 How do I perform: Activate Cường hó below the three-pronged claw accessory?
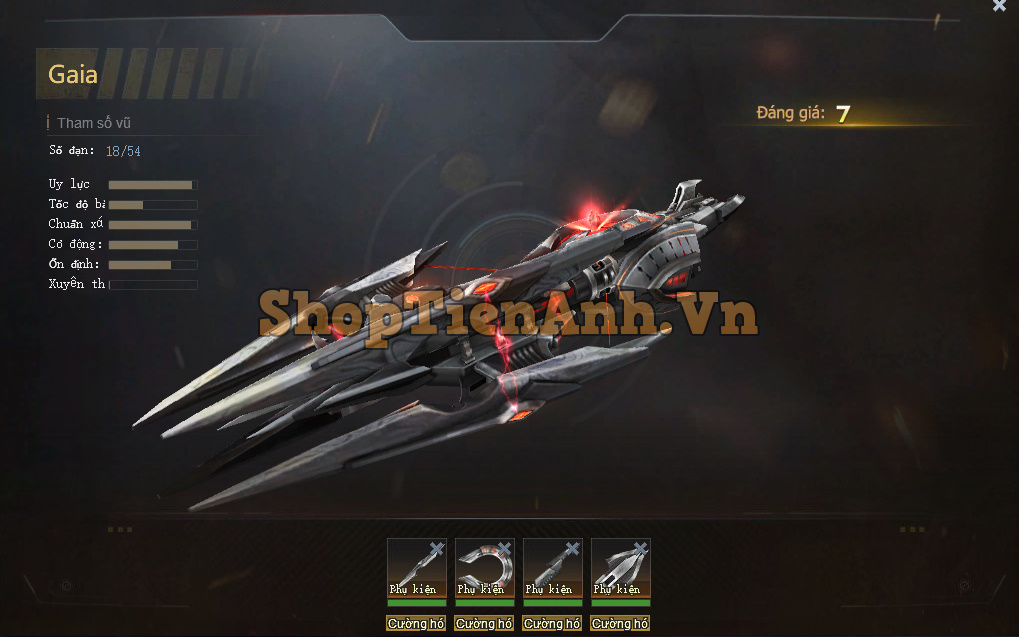620,624
